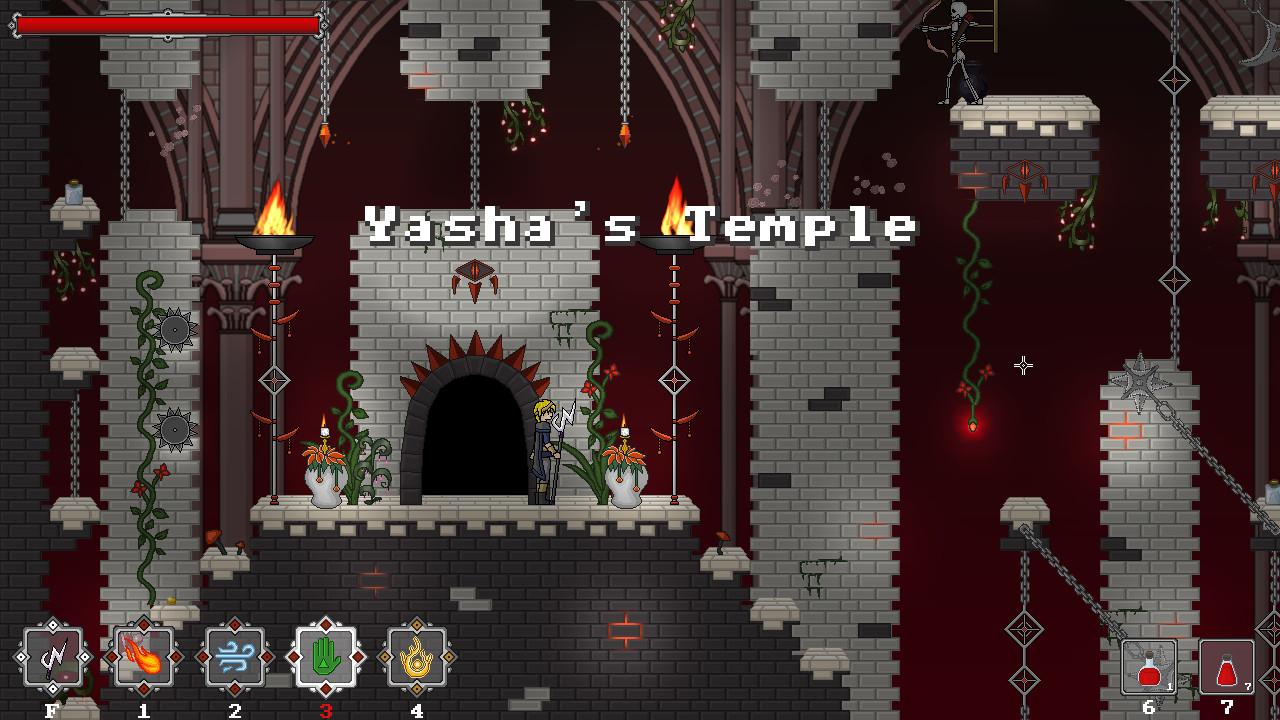Screen dimensions: 1280x720
Task: Select the wind gust spell in slot 2
Action: tap(234, 658)
